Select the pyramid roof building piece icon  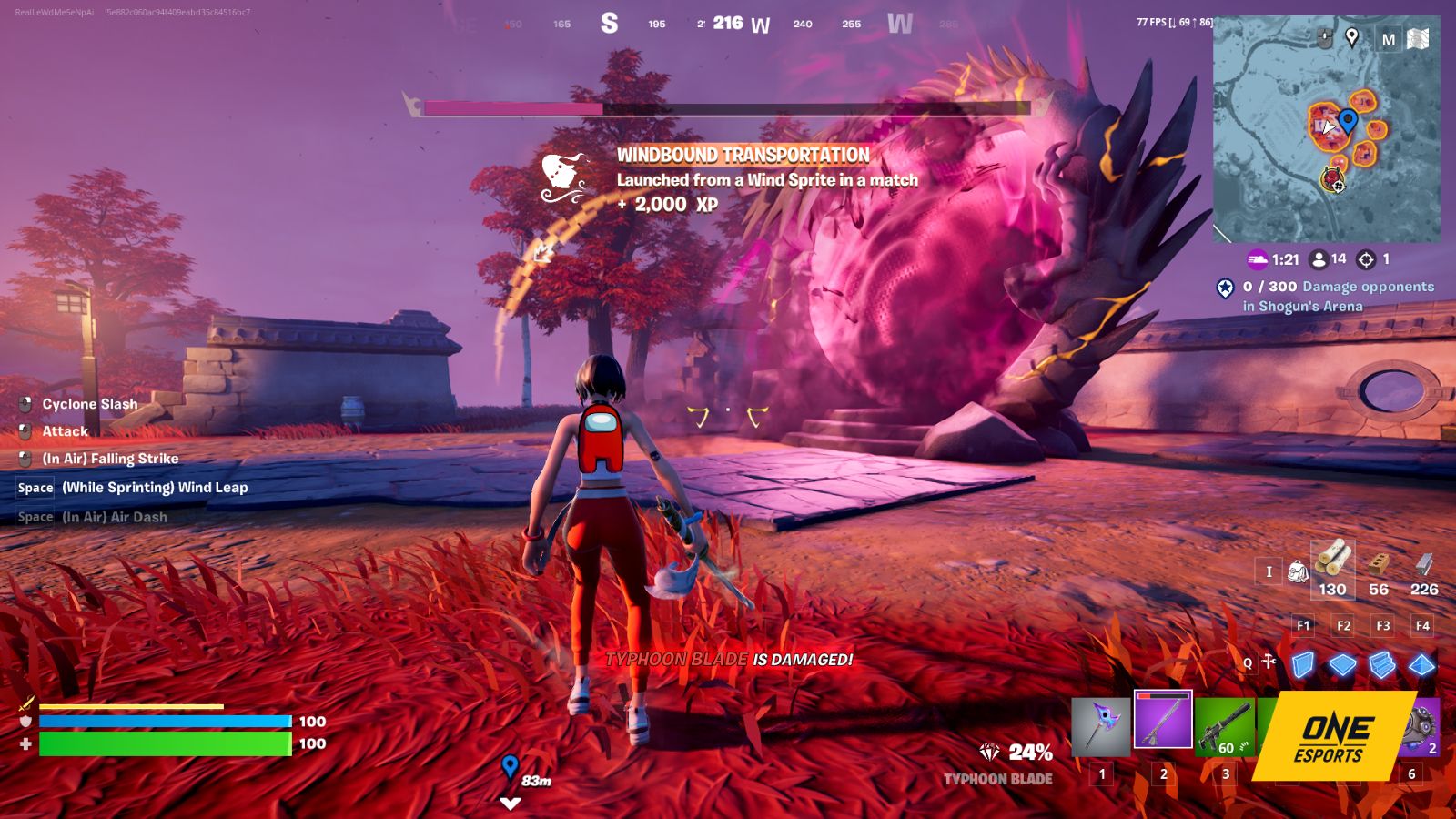pos(1421,666)
